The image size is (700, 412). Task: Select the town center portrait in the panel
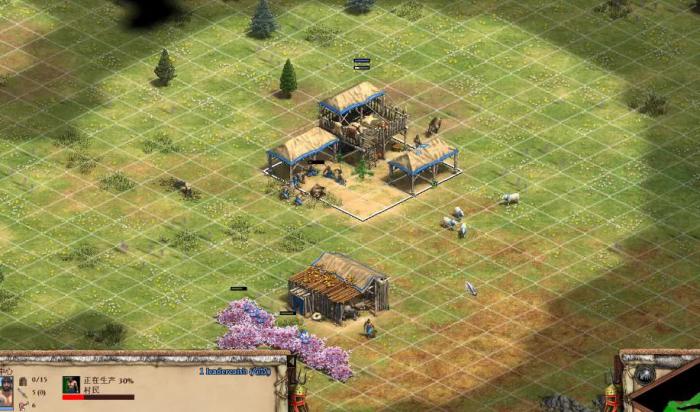(x=8, y=386)
